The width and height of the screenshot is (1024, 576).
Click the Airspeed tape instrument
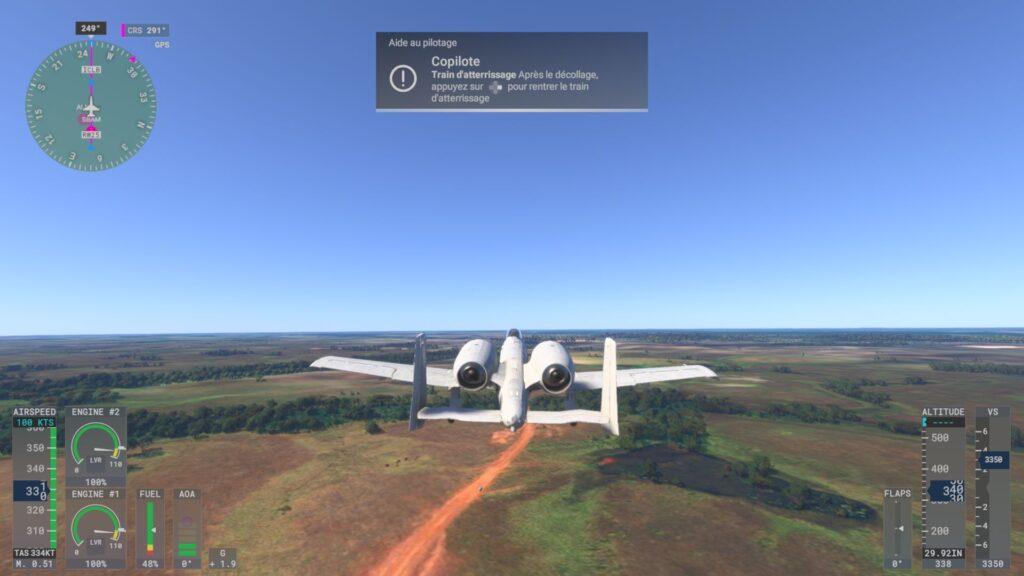click(x=34, y=488)
